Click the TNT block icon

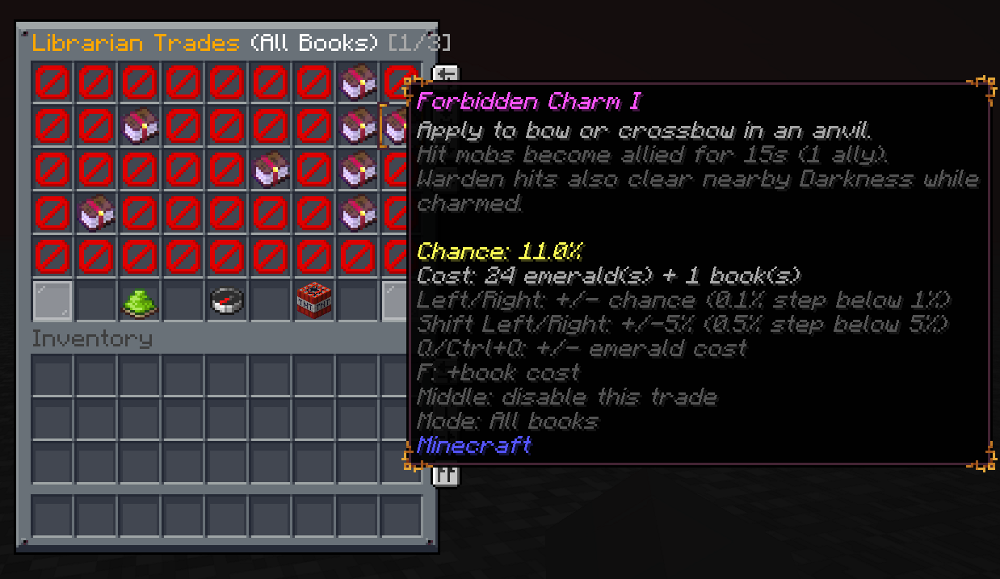(314, 301)
